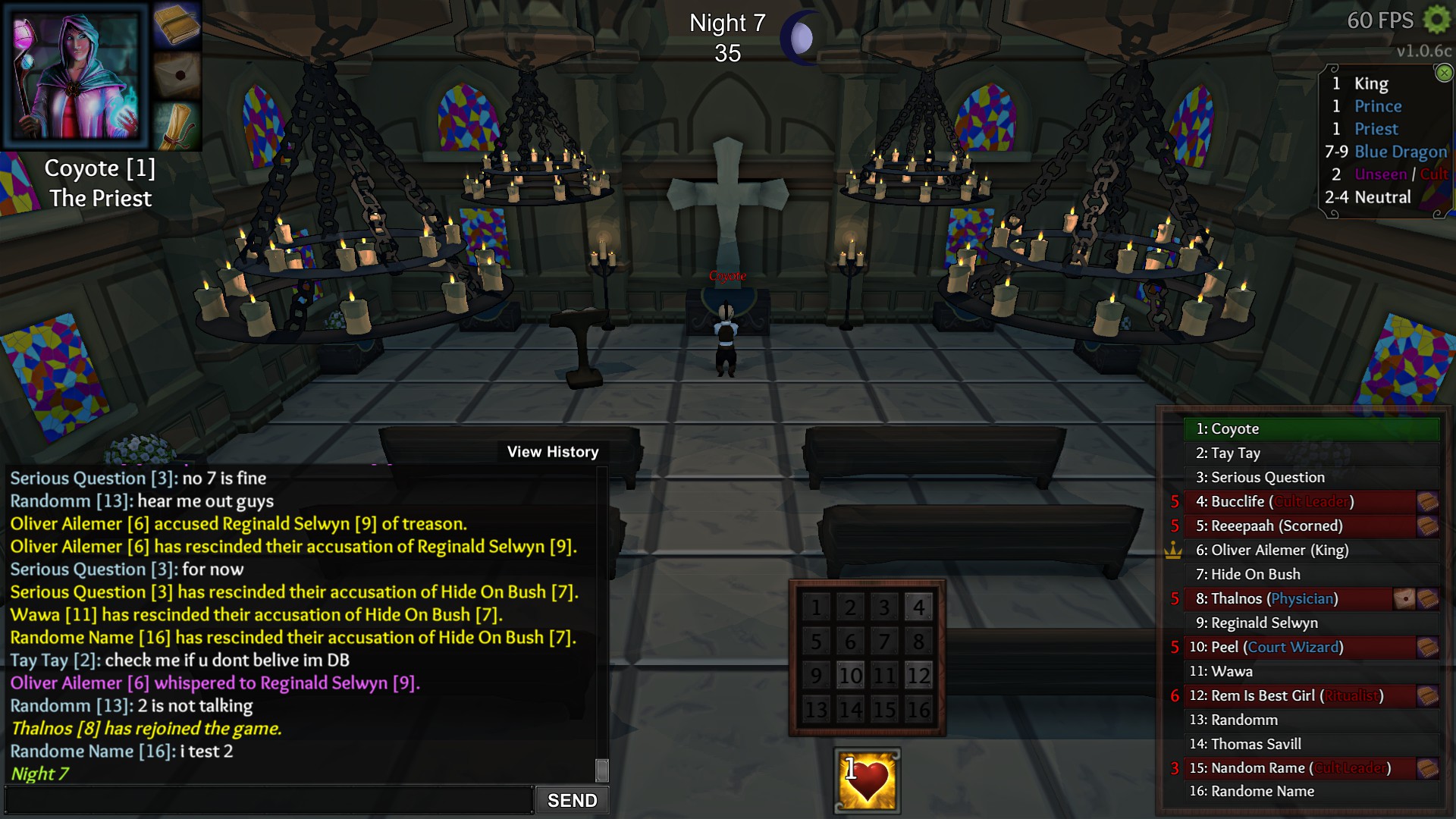Open the book journal icon

177,25
